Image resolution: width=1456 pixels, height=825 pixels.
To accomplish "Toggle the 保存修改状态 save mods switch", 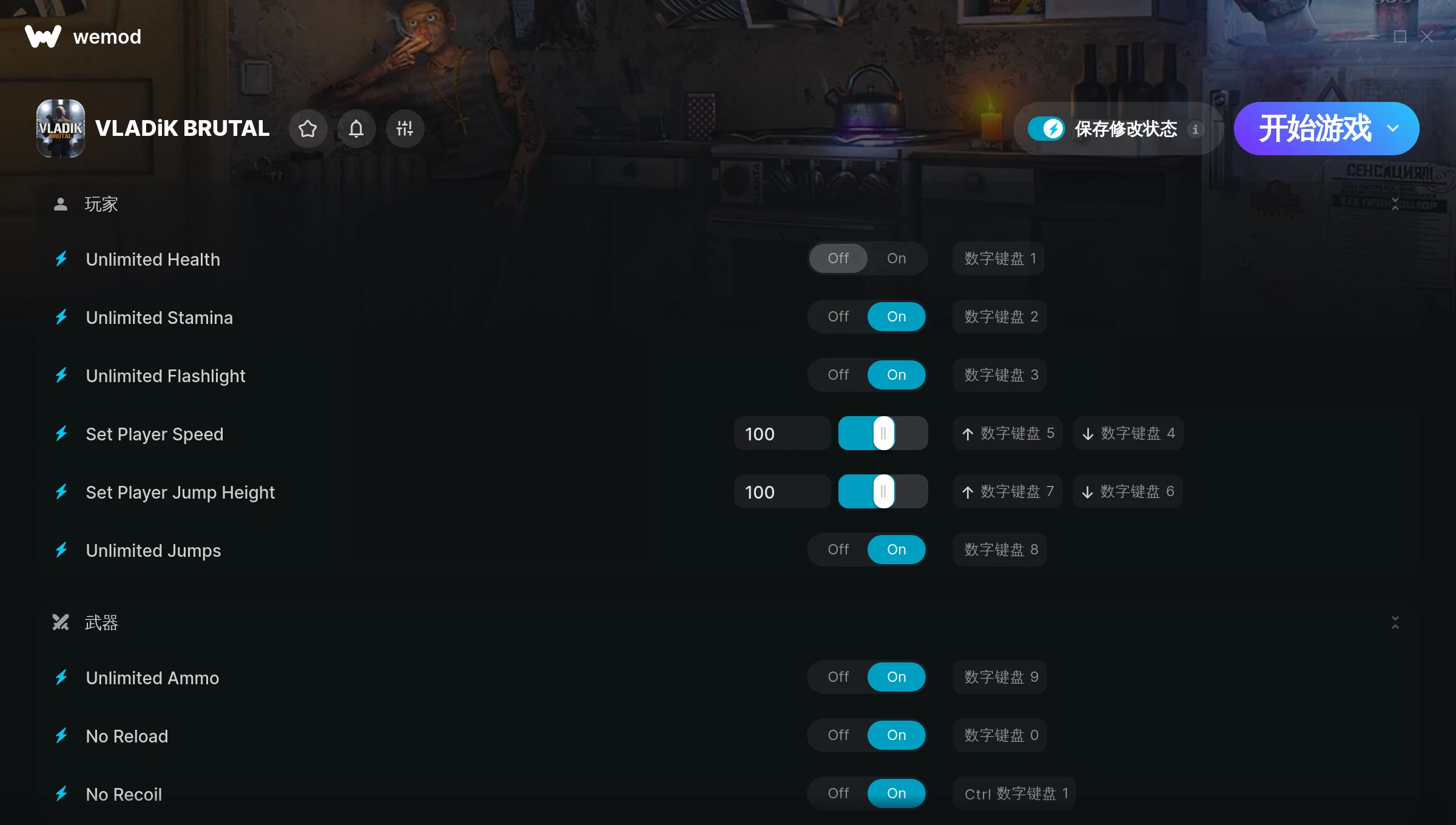I will (1046, 129).
